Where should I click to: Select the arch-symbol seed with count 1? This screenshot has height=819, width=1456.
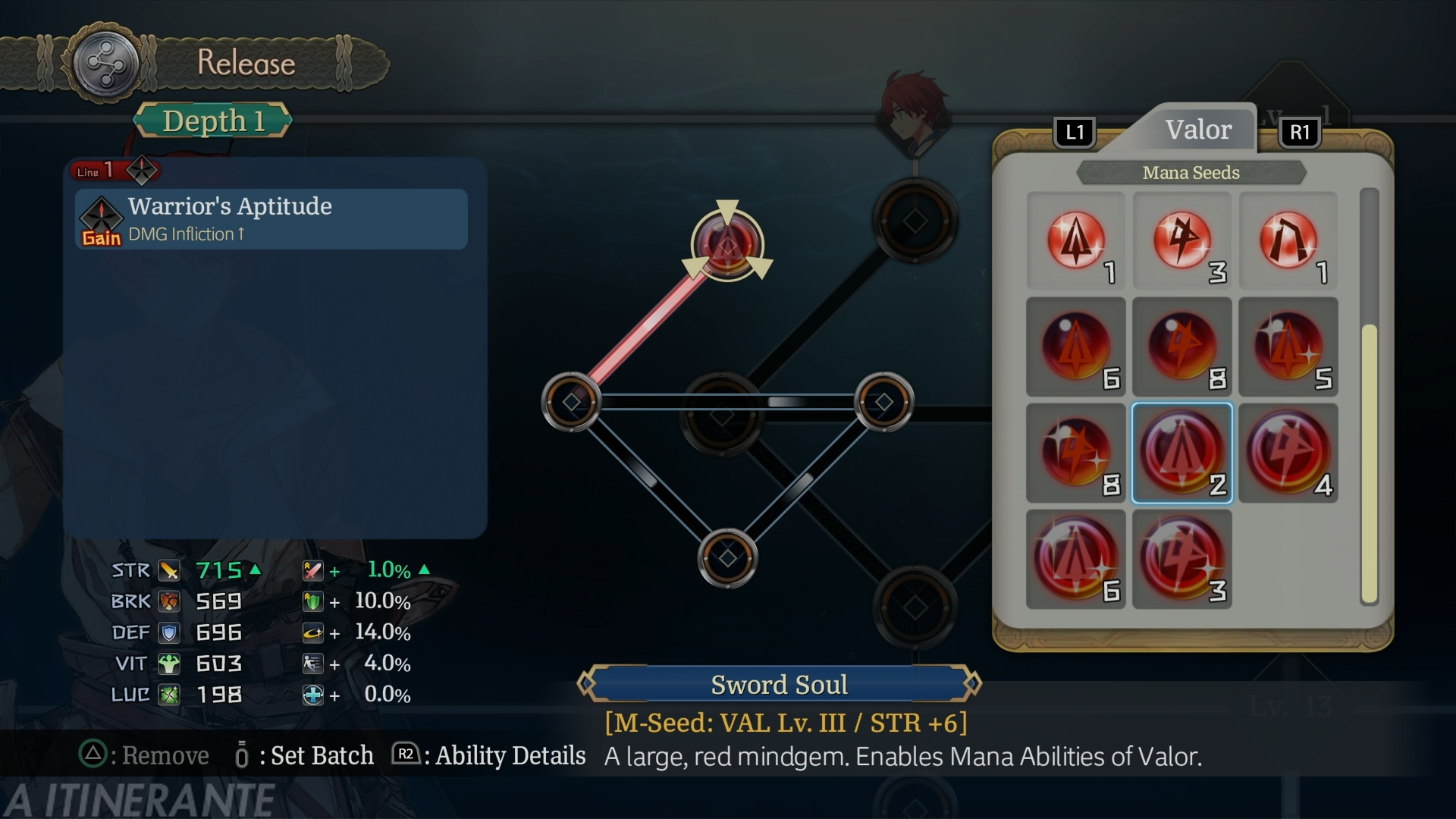click(x=1288, y=241)
